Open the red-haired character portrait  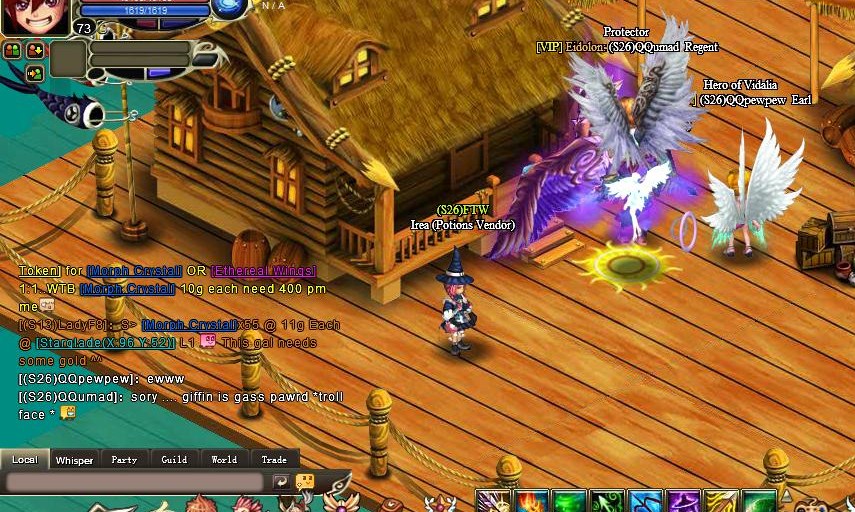[x=33, y=17]
